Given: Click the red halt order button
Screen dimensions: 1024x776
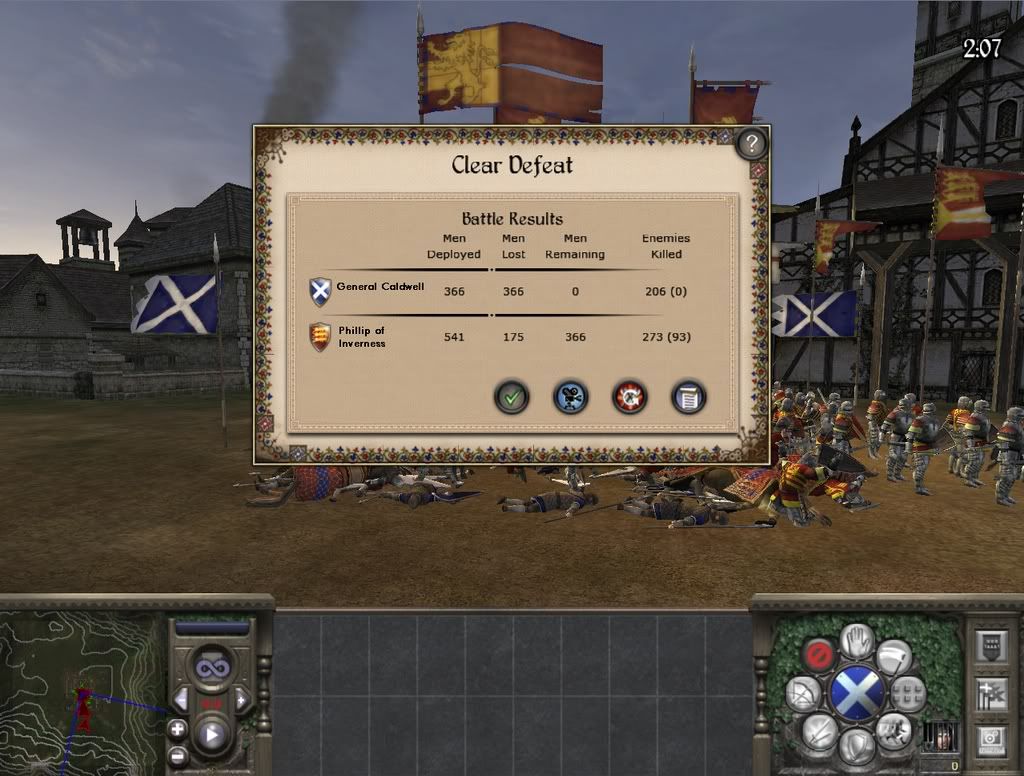Looking at the screenshot, I should click(819, 654).
